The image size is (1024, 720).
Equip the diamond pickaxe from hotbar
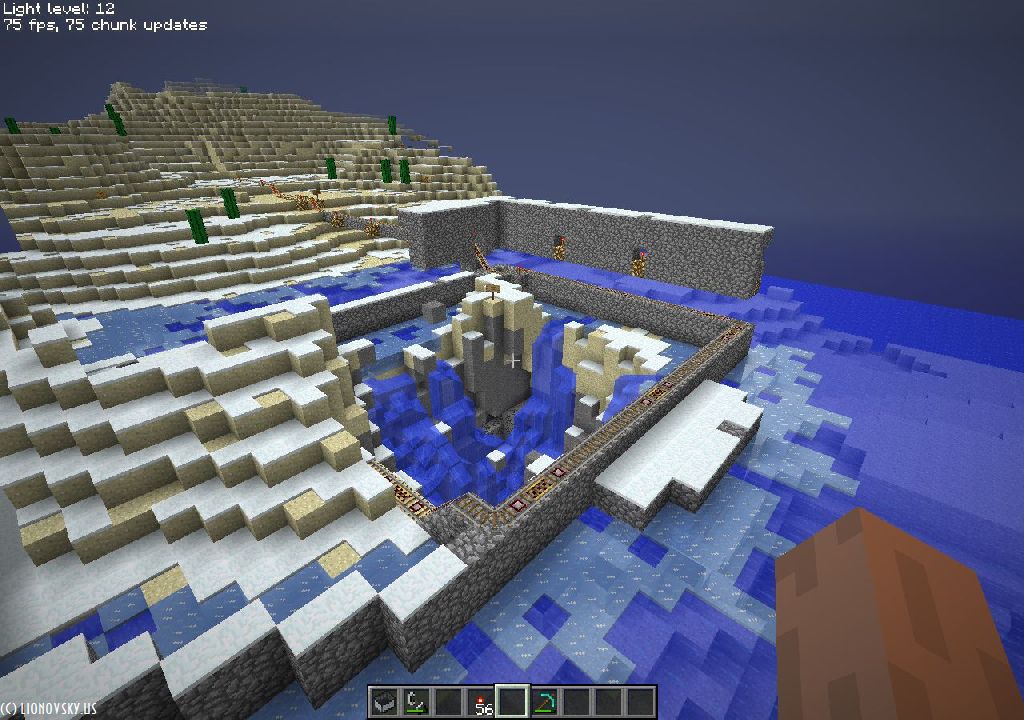(544, 702)
